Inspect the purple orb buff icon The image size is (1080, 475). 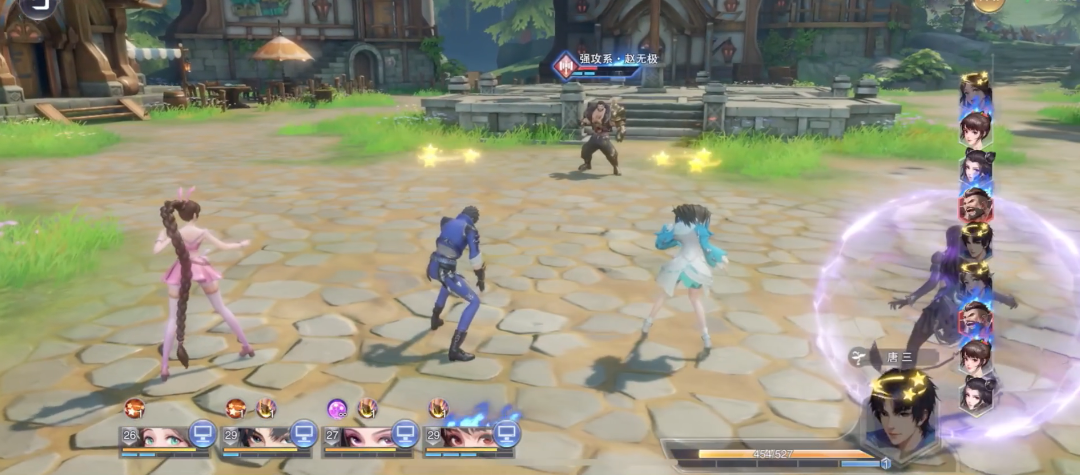click(337, 408)
